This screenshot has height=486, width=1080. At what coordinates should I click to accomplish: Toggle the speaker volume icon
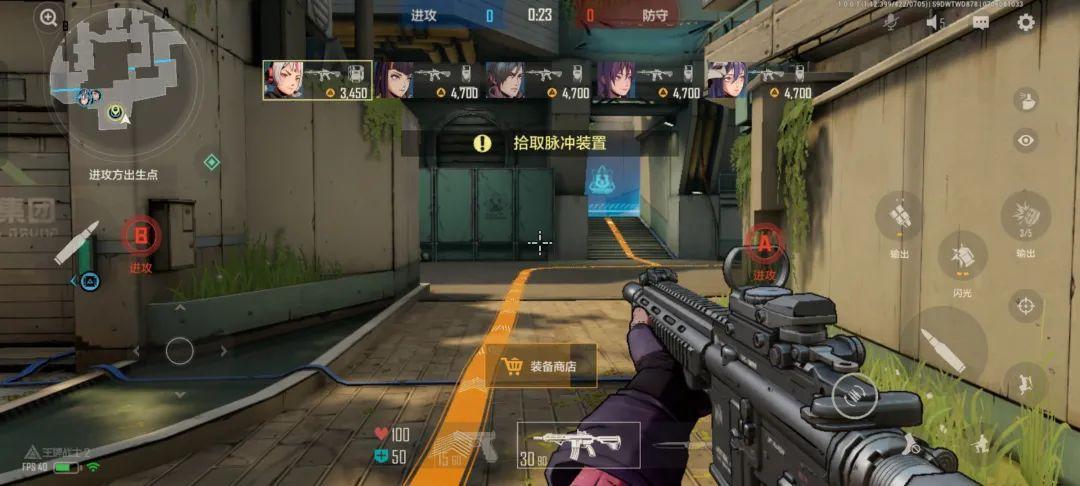pyautogui.click(x=935, y=23)
